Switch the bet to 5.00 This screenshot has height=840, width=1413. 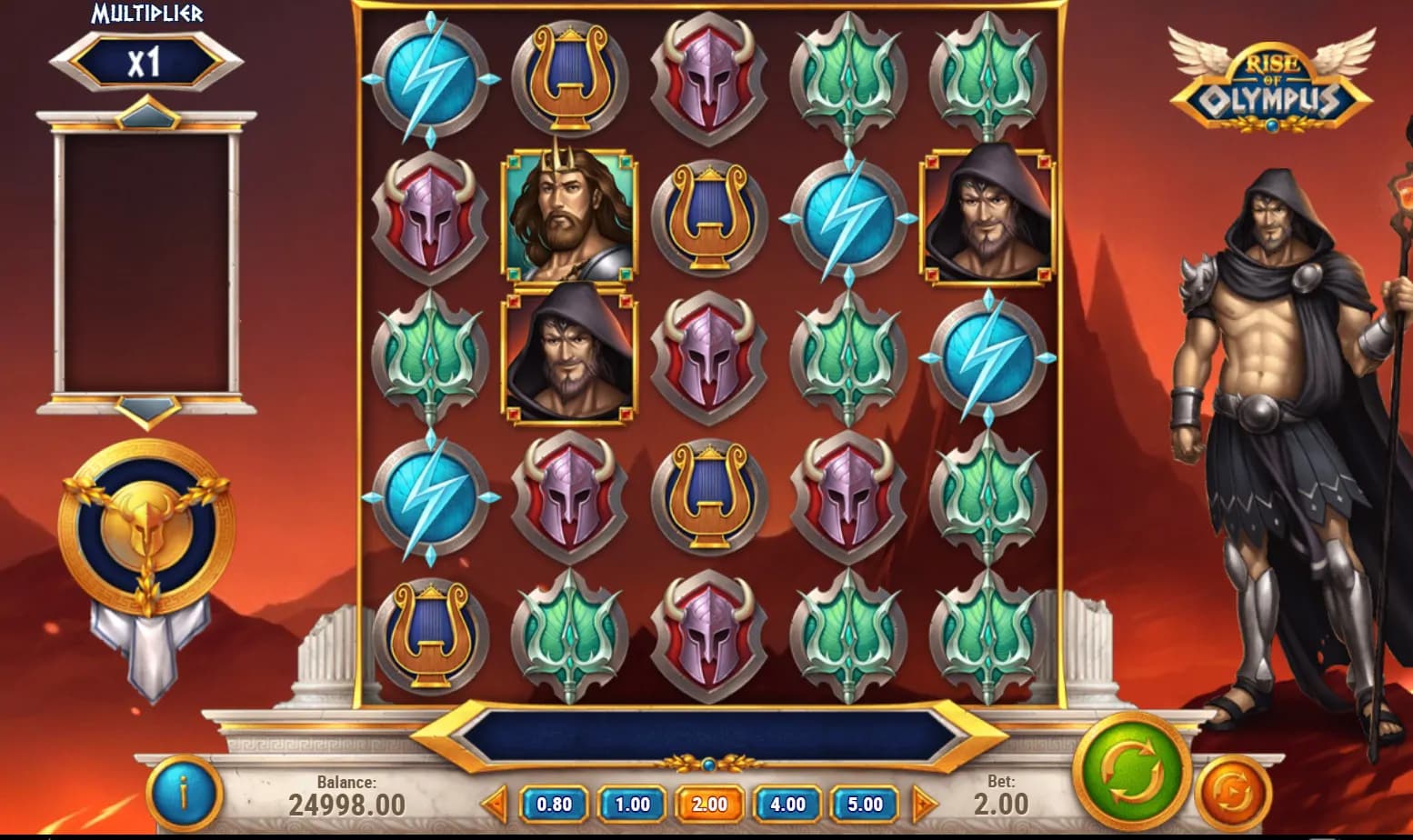(x=865, y=805)
